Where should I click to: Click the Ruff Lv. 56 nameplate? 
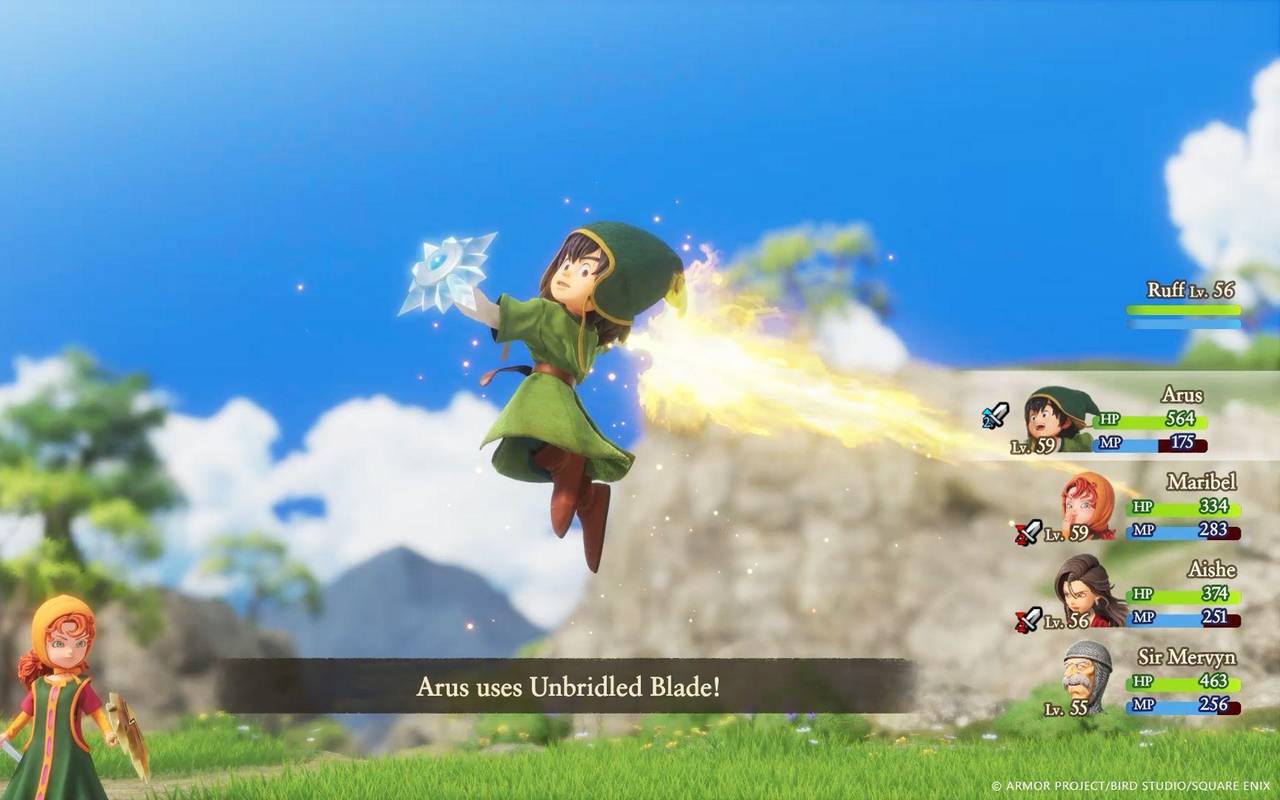pyautogui.click(x=1190, y=290)
